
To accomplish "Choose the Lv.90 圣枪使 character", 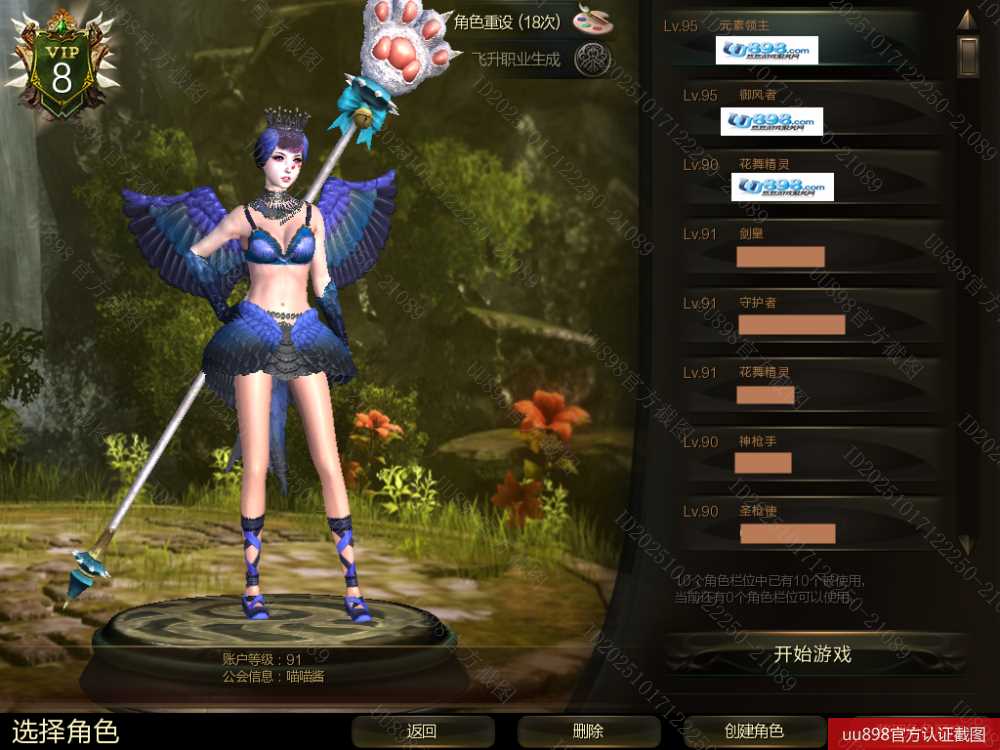I will (x=800, y=522).
